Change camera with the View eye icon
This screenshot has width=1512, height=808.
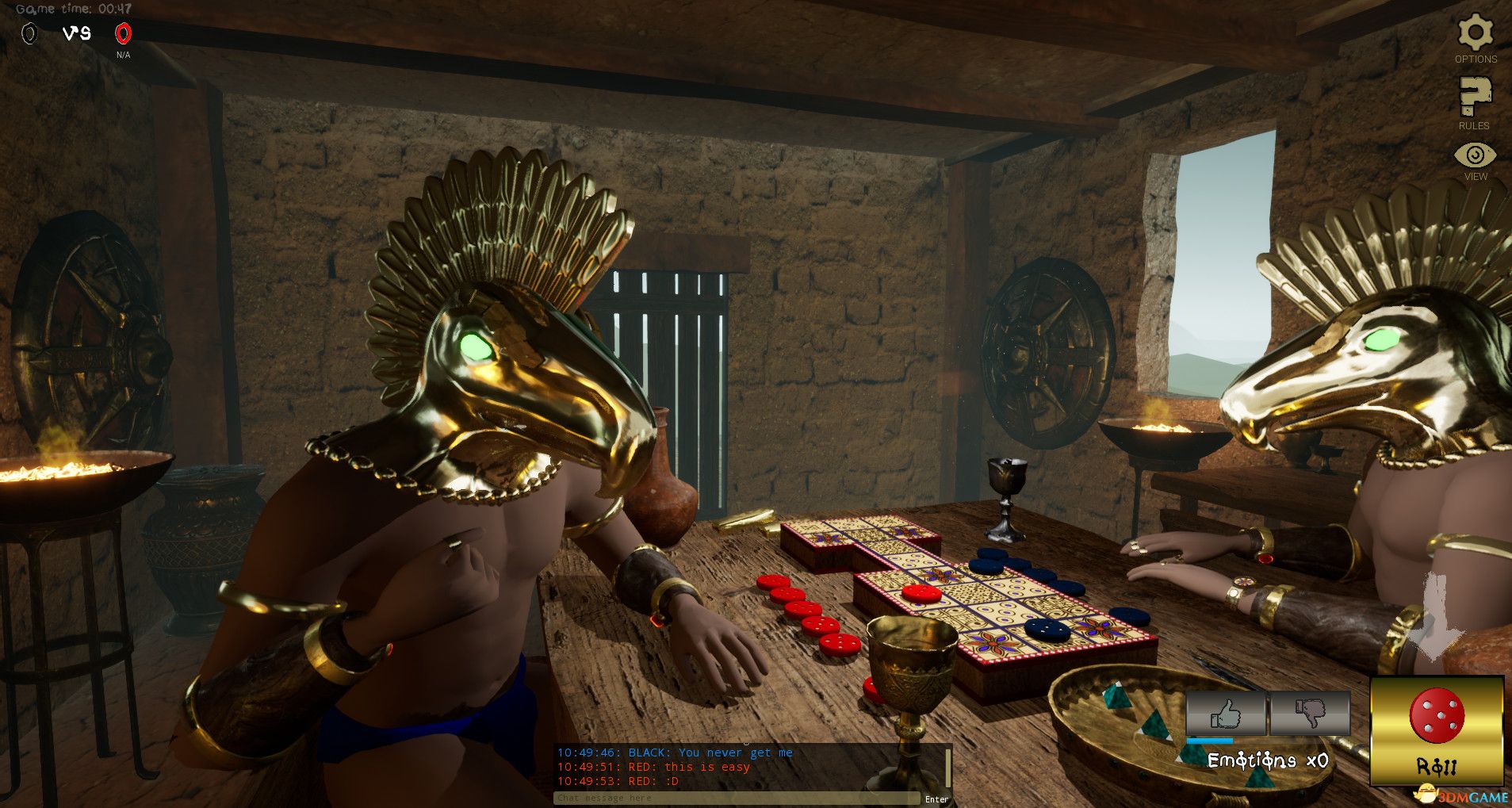[x=1475, y=155]
